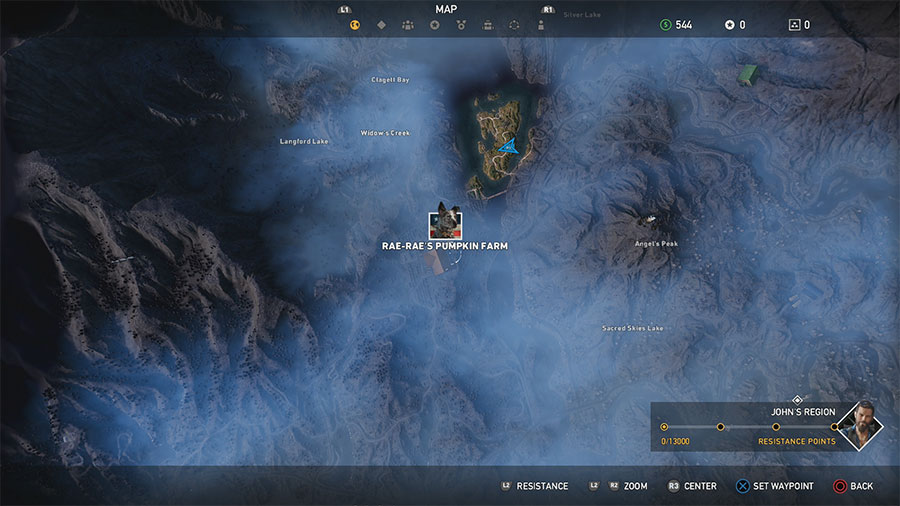Select the globe Map tab
The height and width of the screenshot is (506, 900).
354,26
